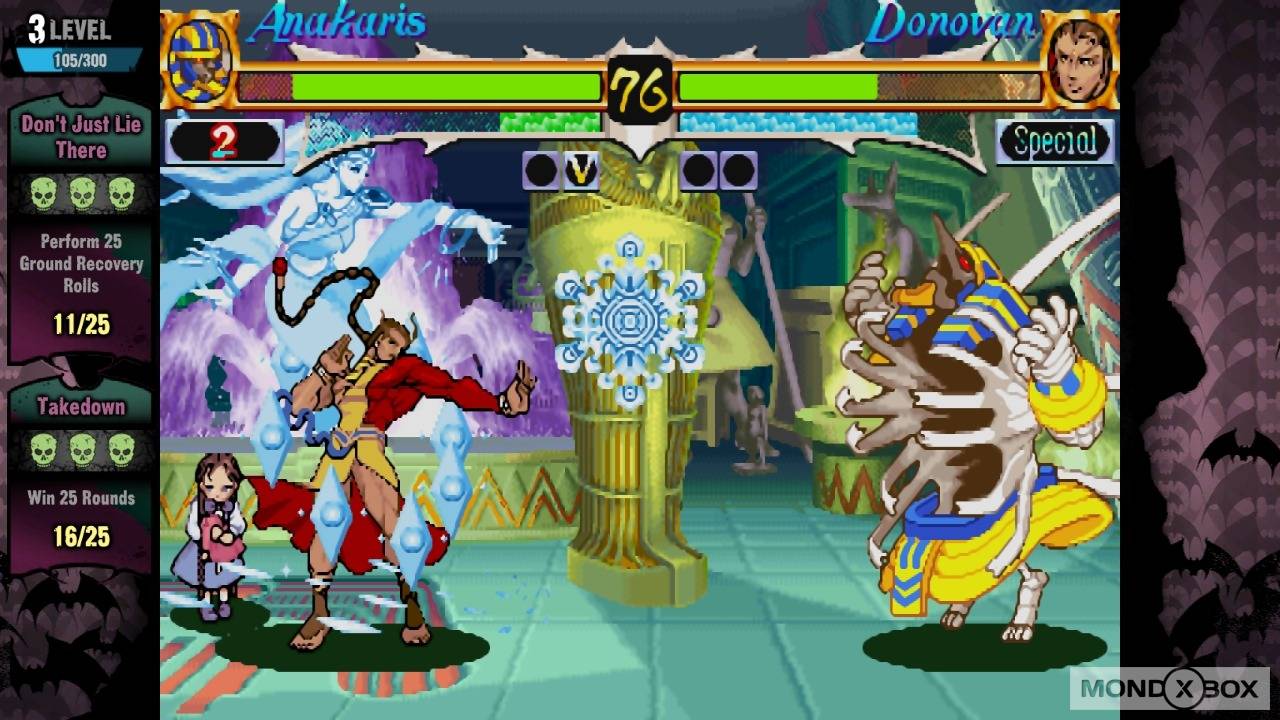Click the first skull icon under Don't Just Lie There

coord(44,193)
